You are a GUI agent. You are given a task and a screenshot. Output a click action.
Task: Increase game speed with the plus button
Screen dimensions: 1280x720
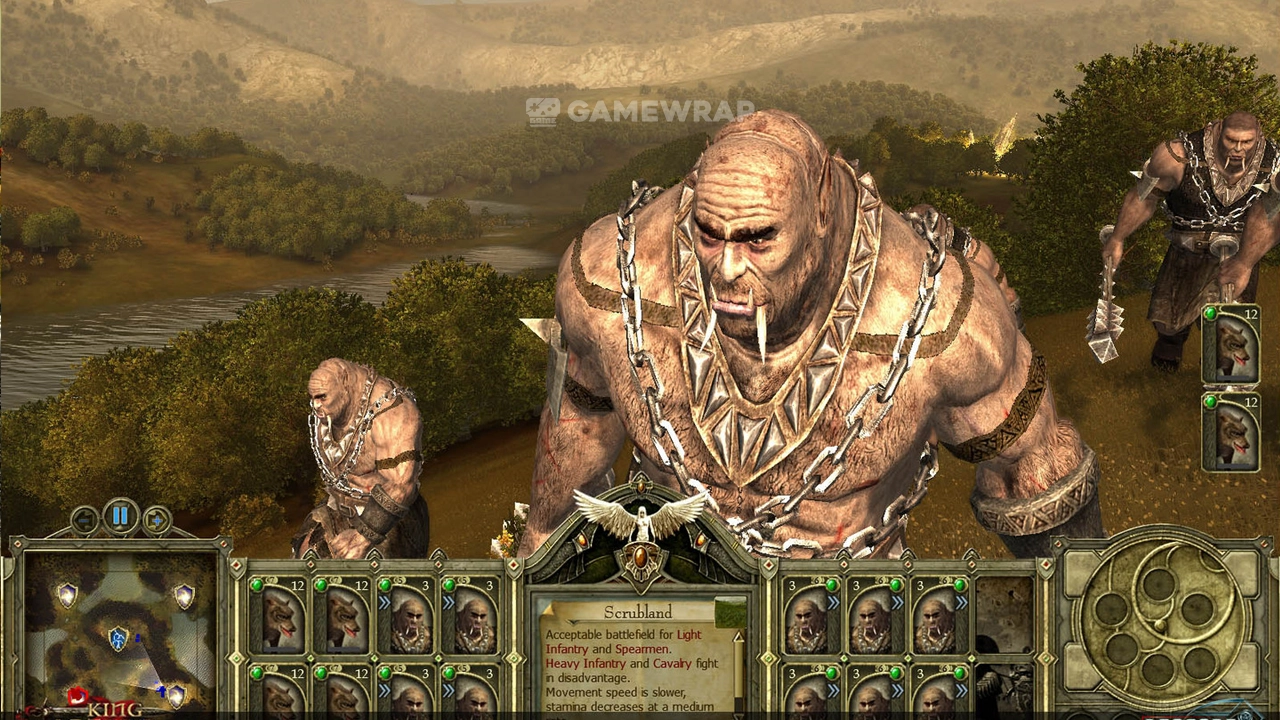(157, 520)
